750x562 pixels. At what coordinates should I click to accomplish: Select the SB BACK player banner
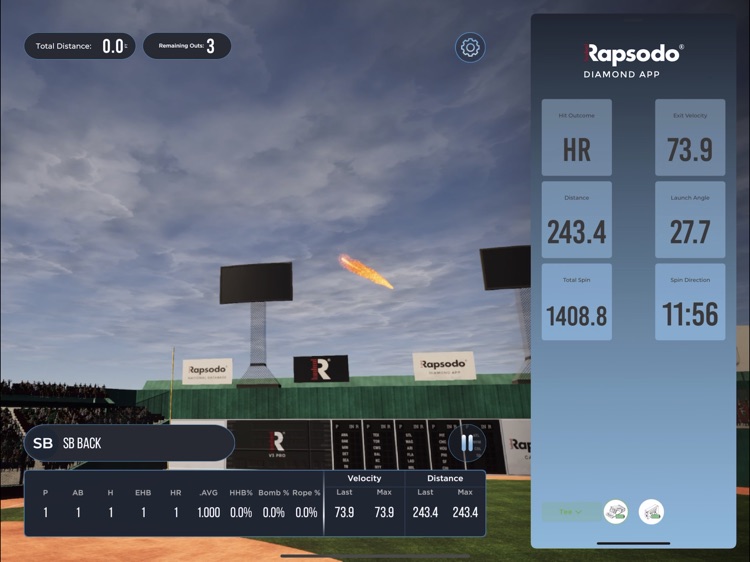click(129, 443)
